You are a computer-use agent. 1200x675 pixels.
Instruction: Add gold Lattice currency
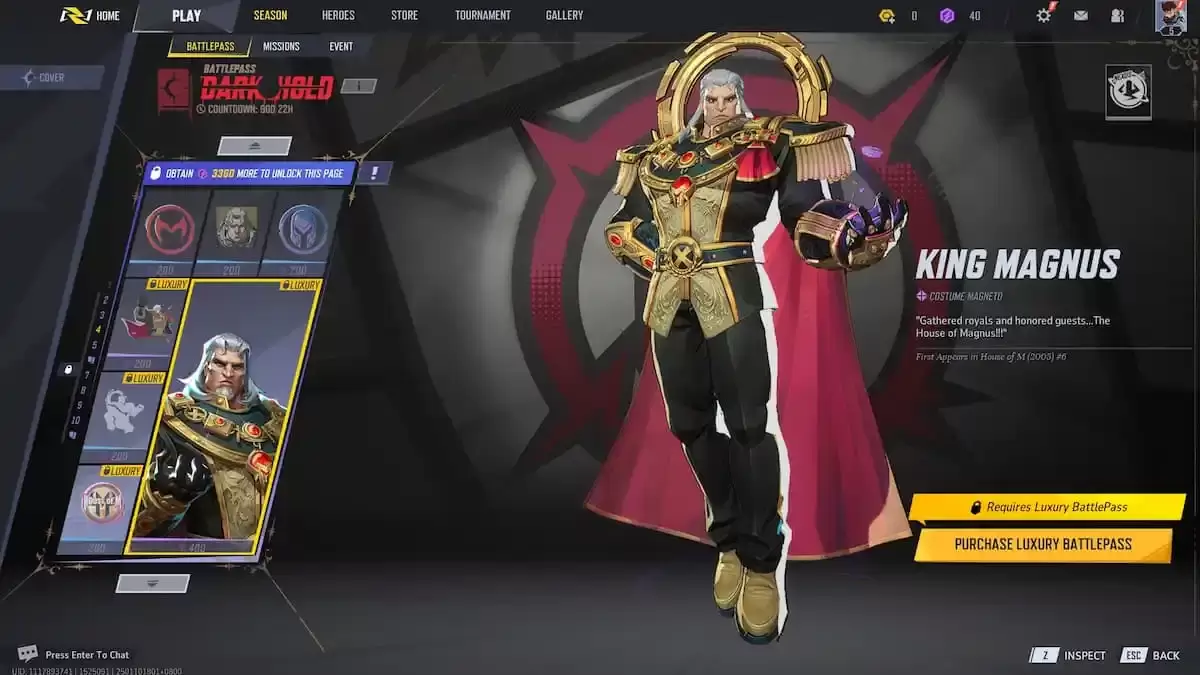[x=887, y=15]
